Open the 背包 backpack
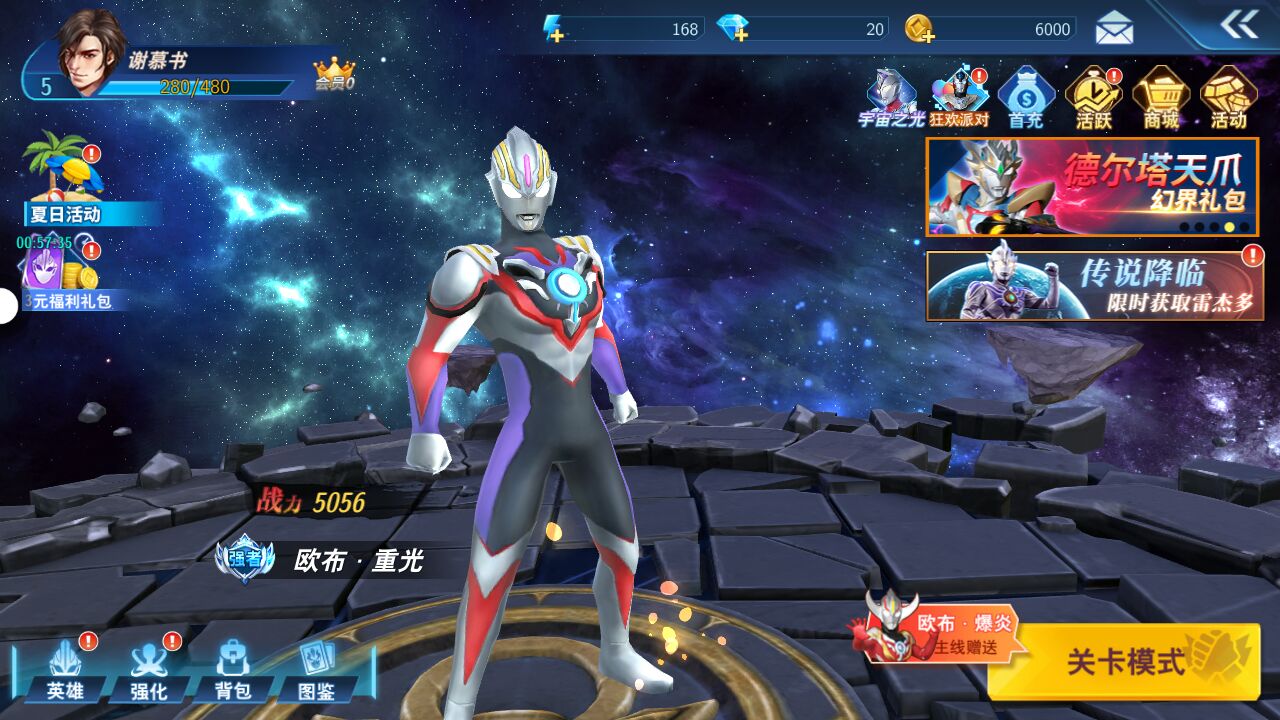Screen dimensions: 1280x720 point(233,671)
